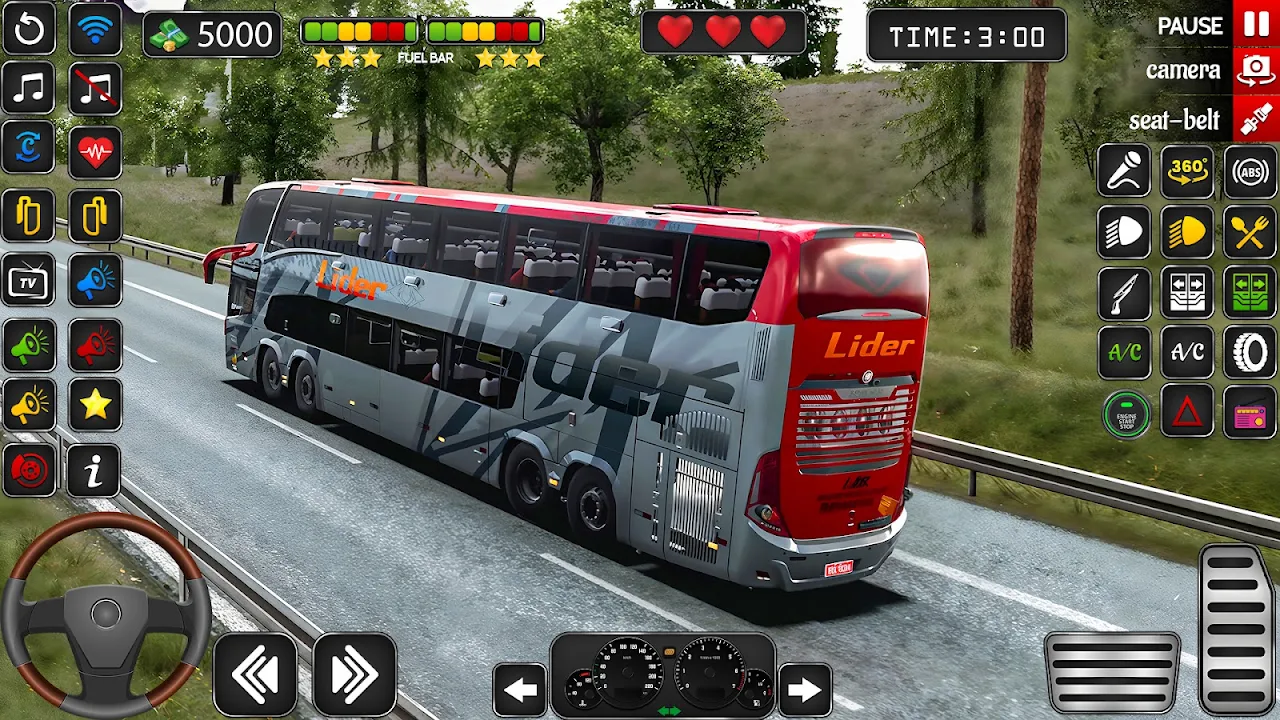This screenshot has width=1280, height=720.
Task: Tap the restart arrow icon
Action: pyautogui.click(x=29, y=30)
